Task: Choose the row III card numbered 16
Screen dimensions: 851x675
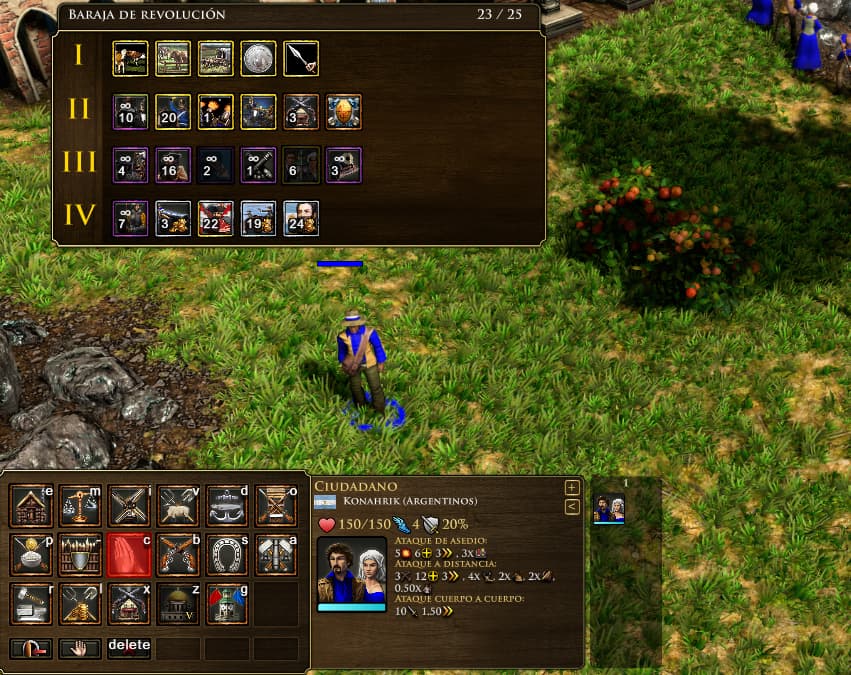Action: [x=173, y=165]
